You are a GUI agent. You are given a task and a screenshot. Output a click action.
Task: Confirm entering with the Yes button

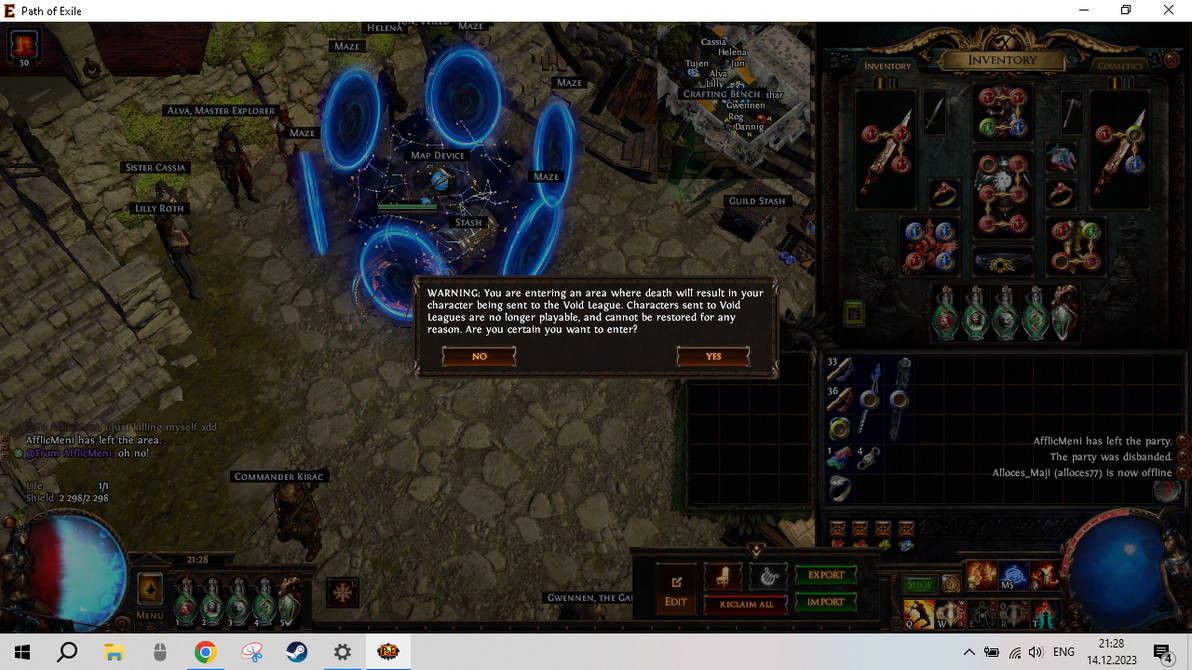[713, 356]
